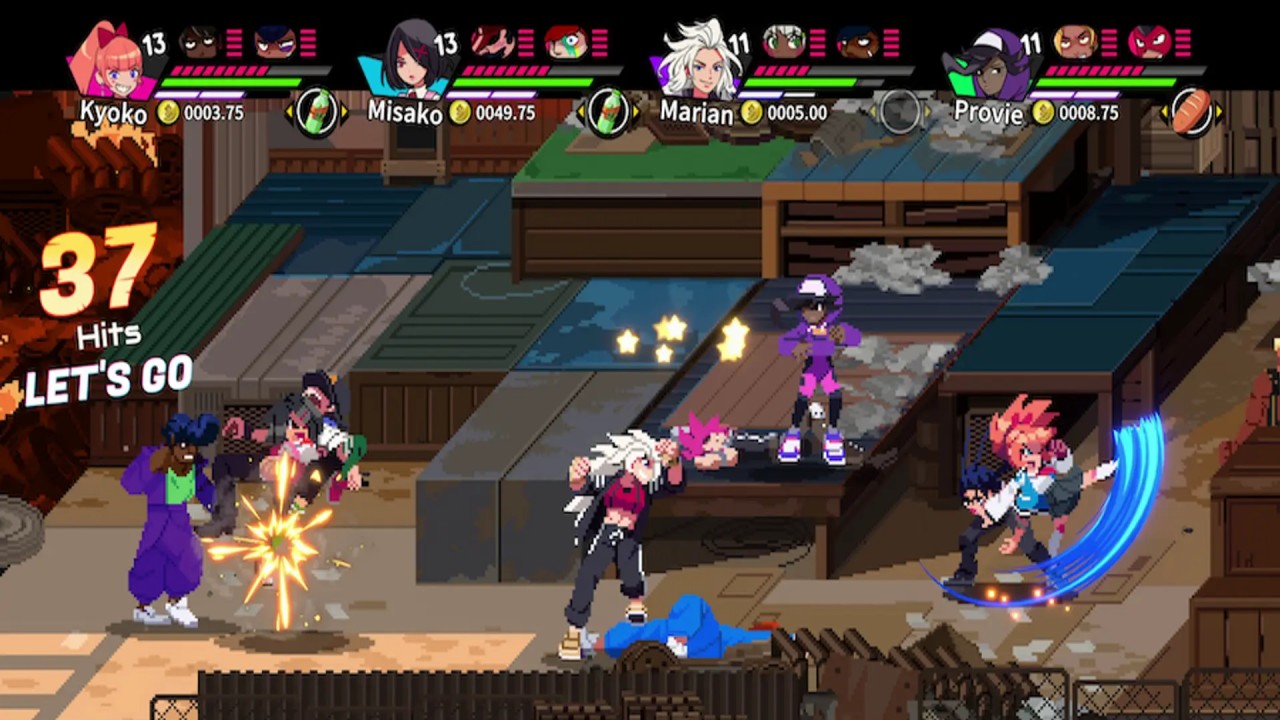Viewport: 1280px width, 720px height.
Task: Pick Provie's blonde angry-faced recruit icon
Action: point(1075,42)
